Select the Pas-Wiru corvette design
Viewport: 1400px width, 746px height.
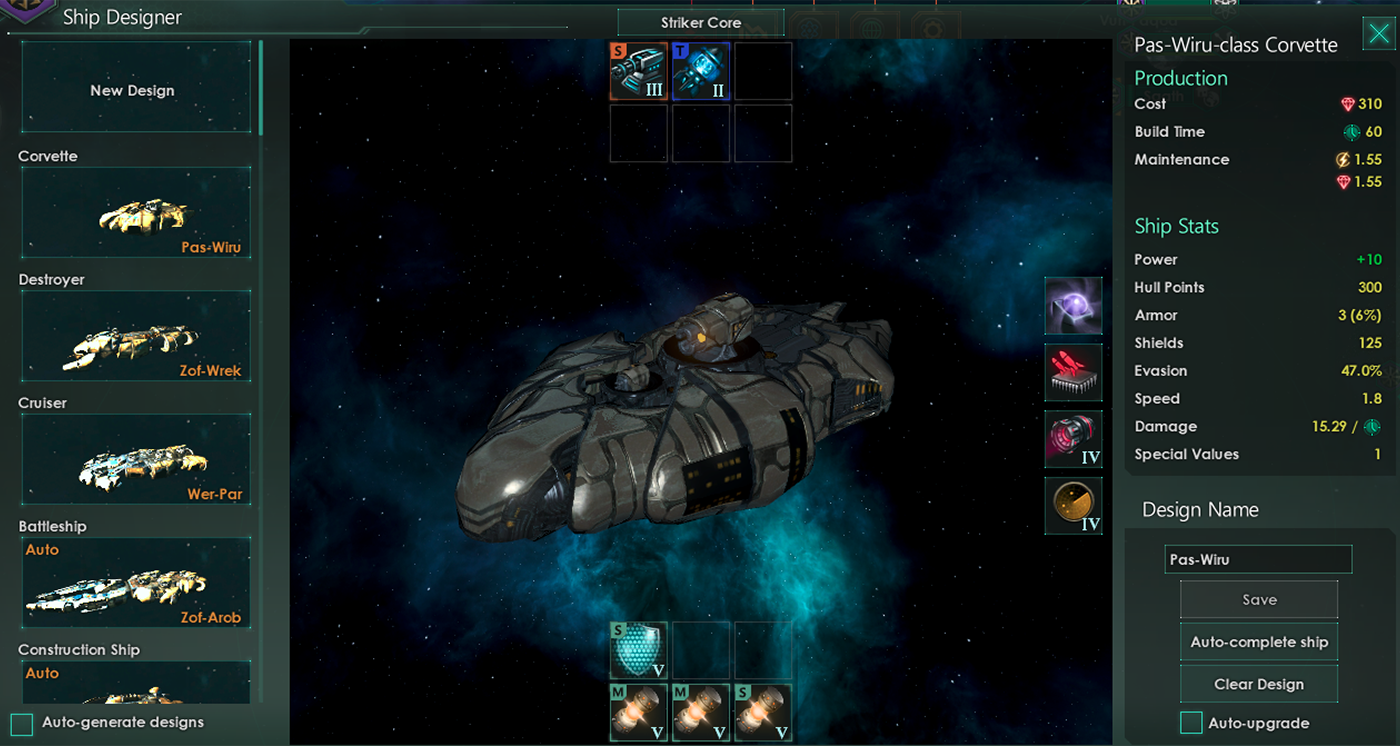point(135,212)
